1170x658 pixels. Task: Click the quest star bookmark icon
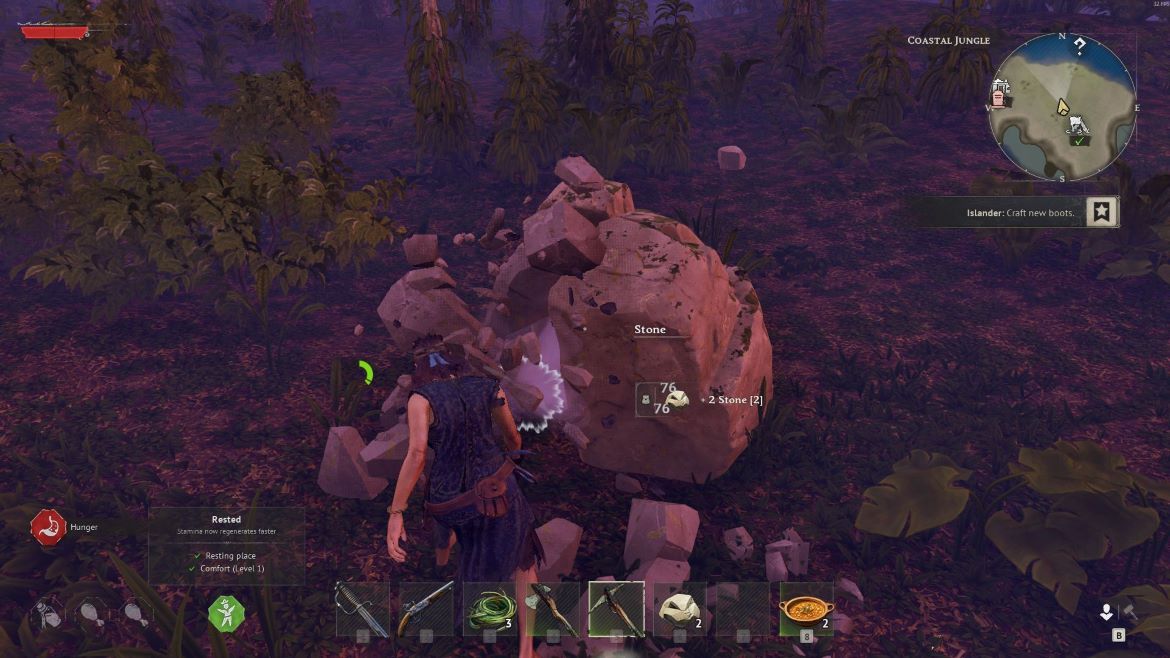[1102, 212]
